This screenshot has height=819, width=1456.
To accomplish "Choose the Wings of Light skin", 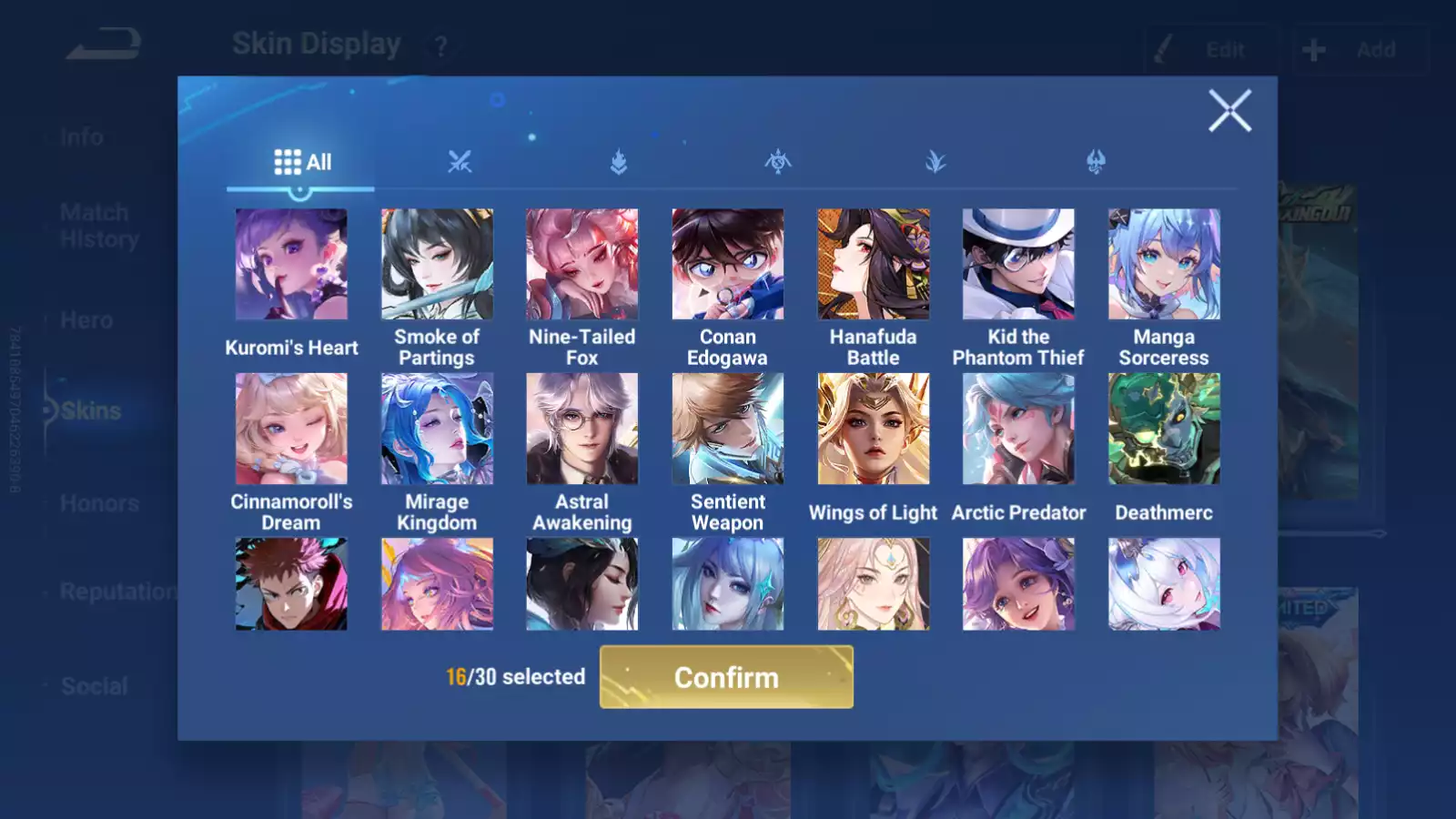I will point(873,429).
